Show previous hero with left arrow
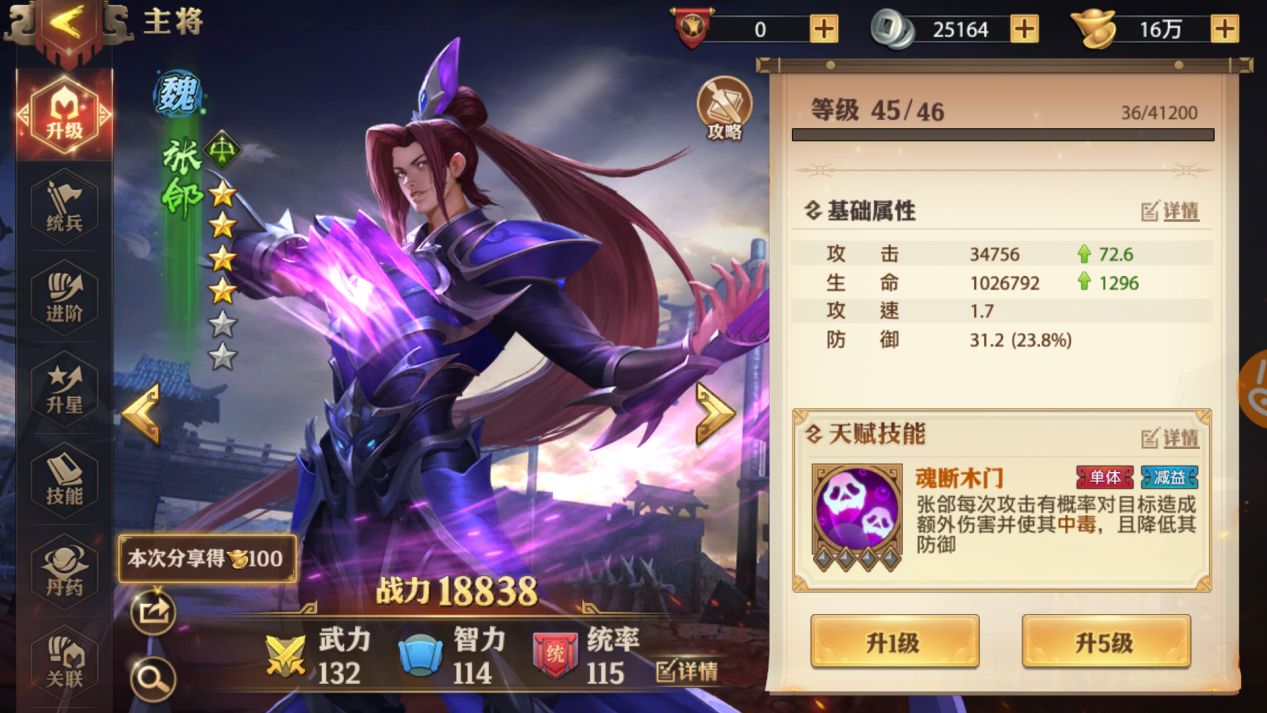Image resolution: width=1267 pixels, height=713 pixels. [x=141, y=412]
